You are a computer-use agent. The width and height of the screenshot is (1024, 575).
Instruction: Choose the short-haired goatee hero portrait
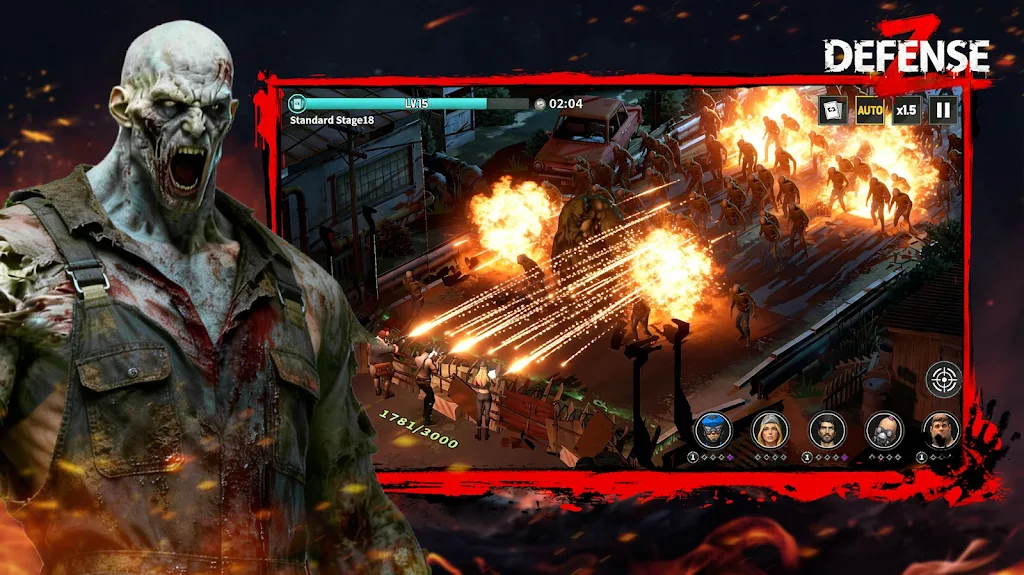[x=940, y=429]
